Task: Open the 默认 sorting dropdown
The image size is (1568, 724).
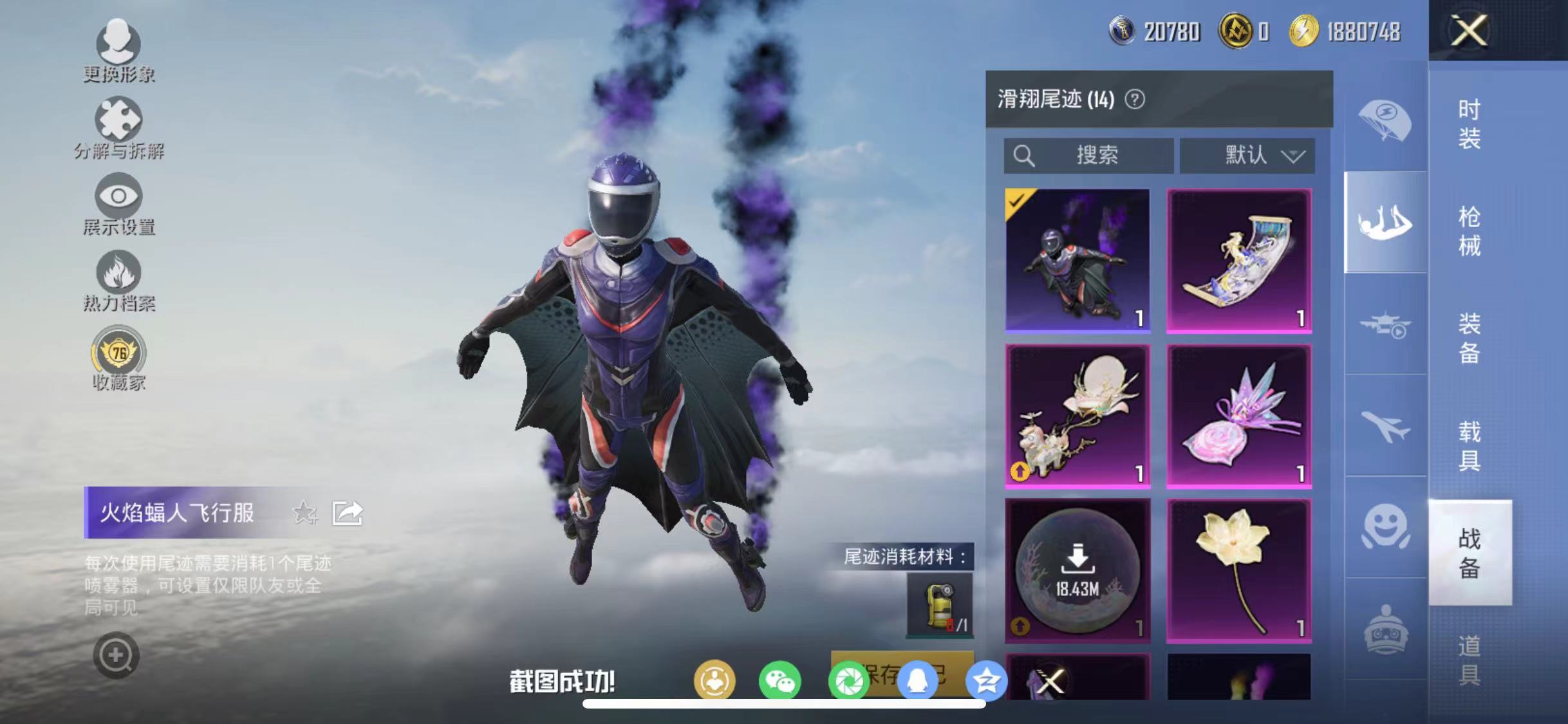Action: (x=1247, y=156)
